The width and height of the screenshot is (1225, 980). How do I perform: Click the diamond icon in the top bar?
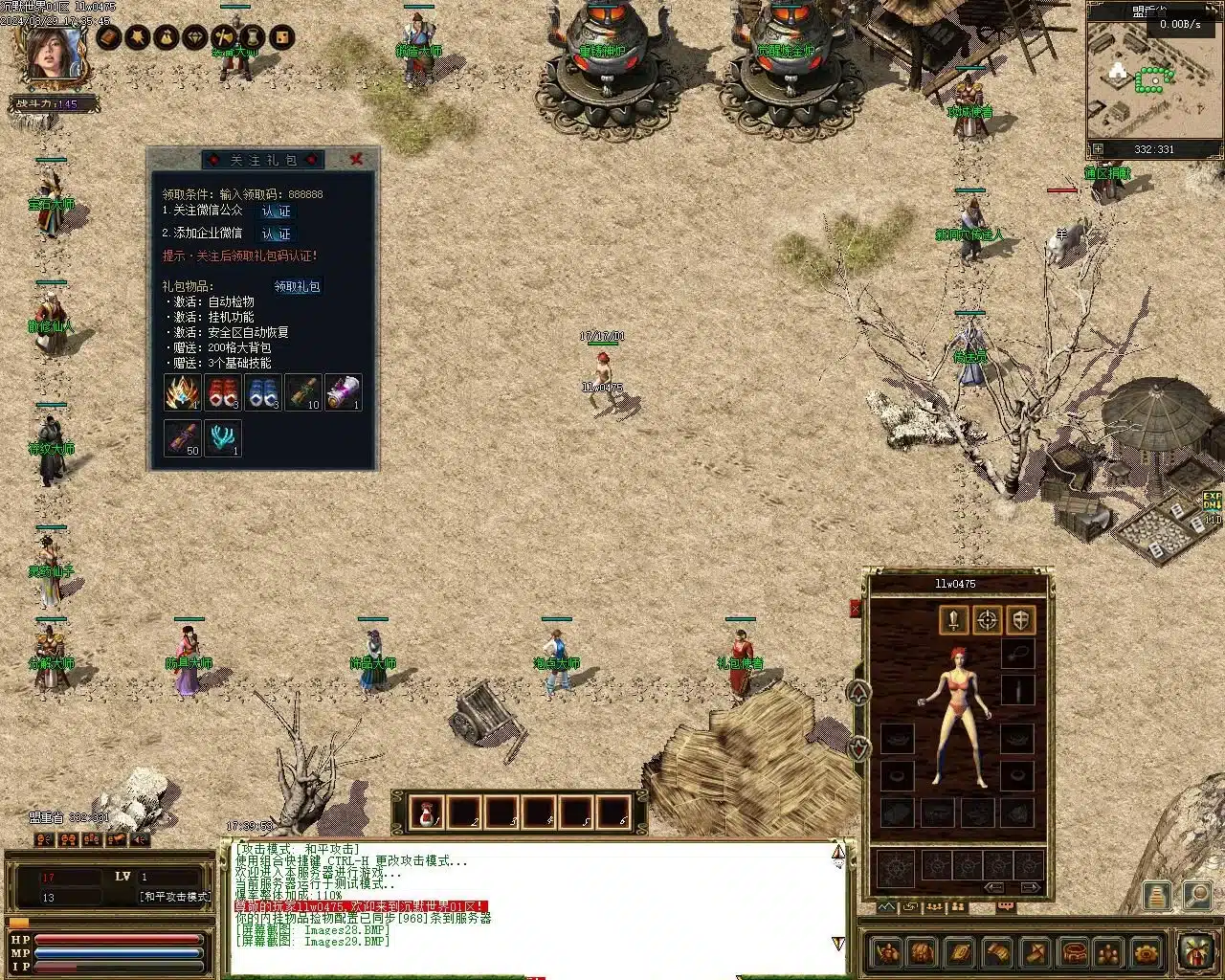(x=195, y=37)
